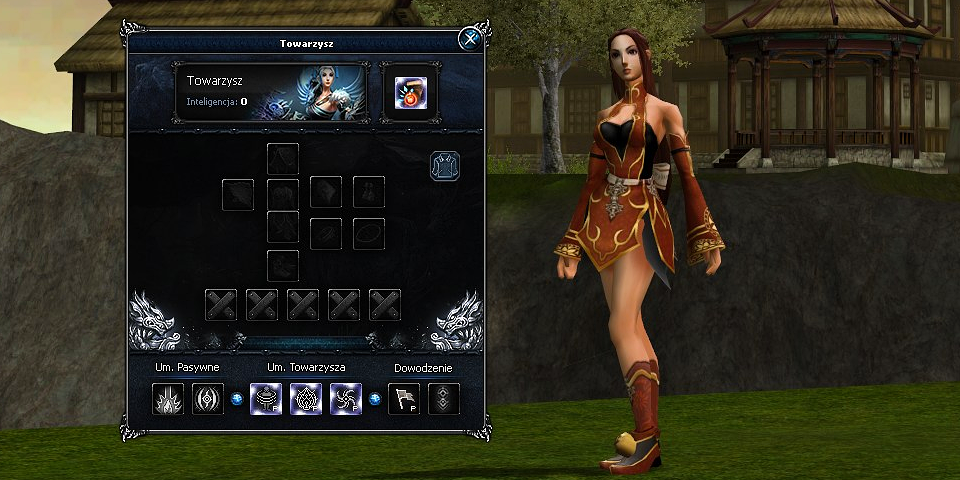This screenshot has height=480, width=960.
Task: Select the dimmed chevron command skill
Action: coord(443,399)
